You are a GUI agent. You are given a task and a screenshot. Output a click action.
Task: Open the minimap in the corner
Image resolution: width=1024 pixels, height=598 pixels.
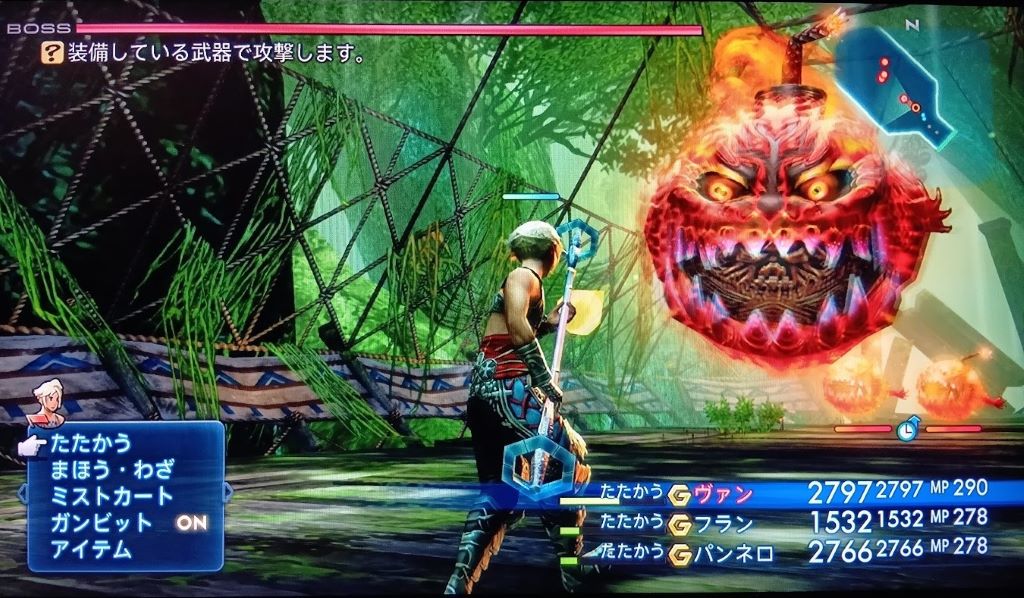(x=893, y=82)
